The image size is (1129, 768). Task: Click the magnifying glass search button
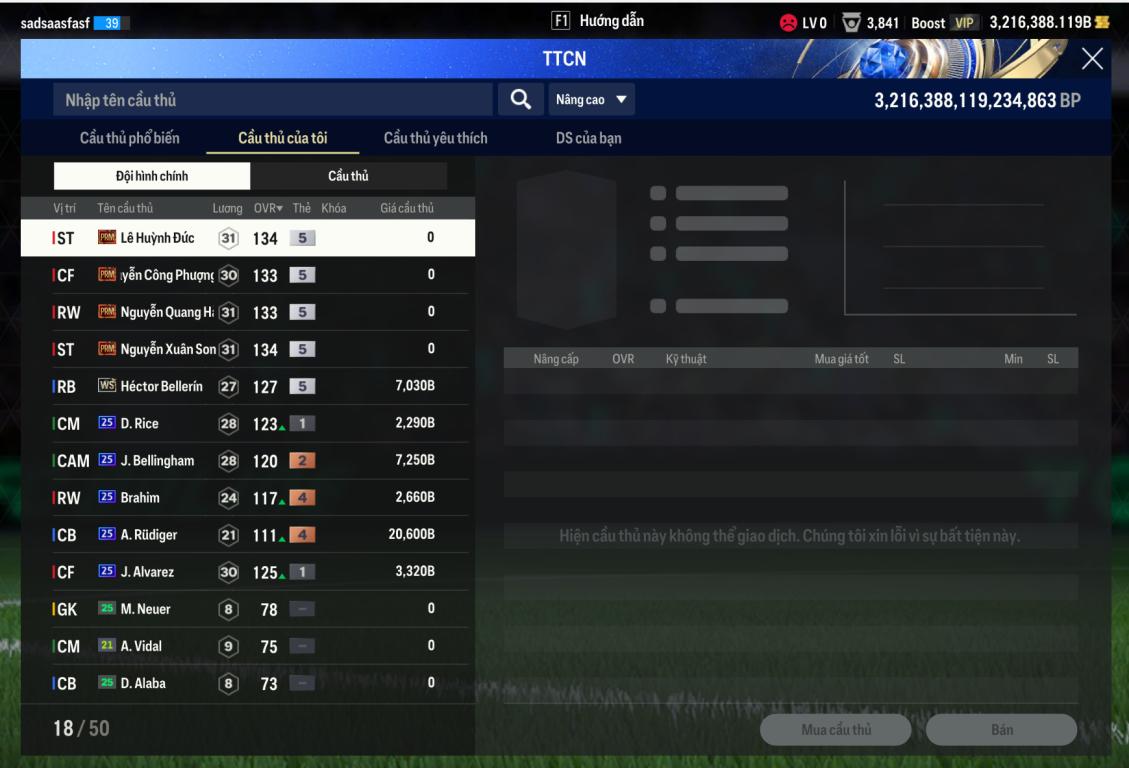520,99
